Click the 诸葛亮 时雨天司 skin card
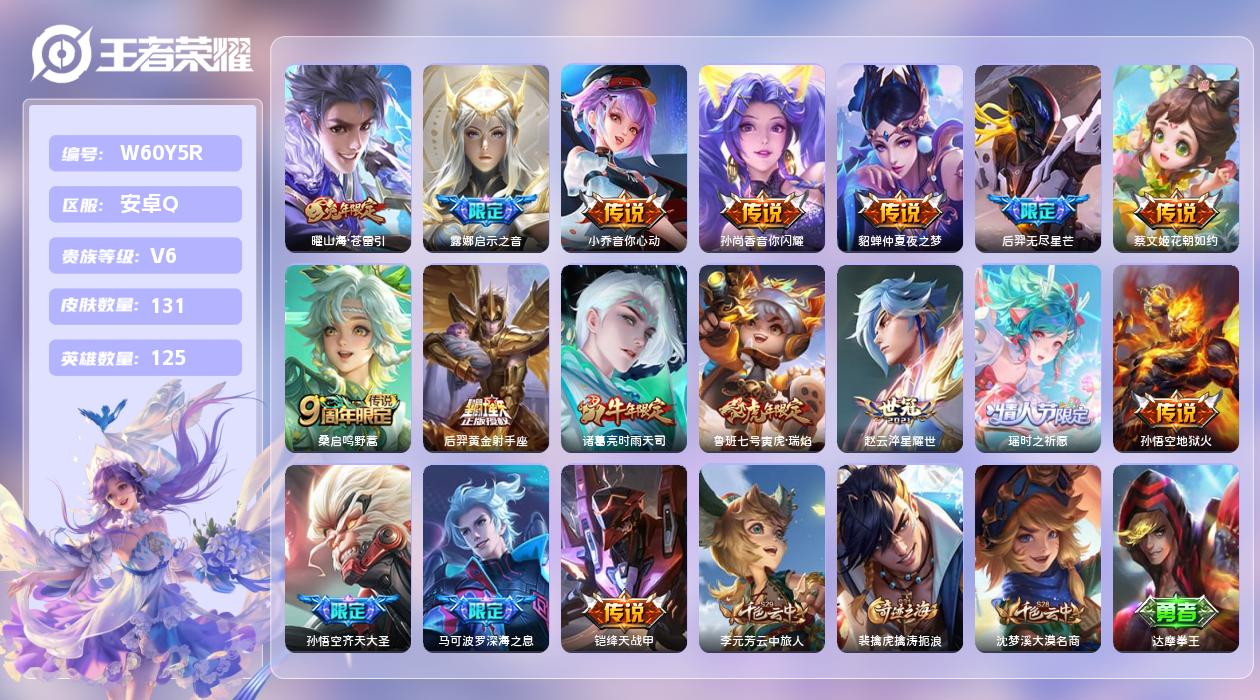The image size is (1260, 700). [624, 358]
